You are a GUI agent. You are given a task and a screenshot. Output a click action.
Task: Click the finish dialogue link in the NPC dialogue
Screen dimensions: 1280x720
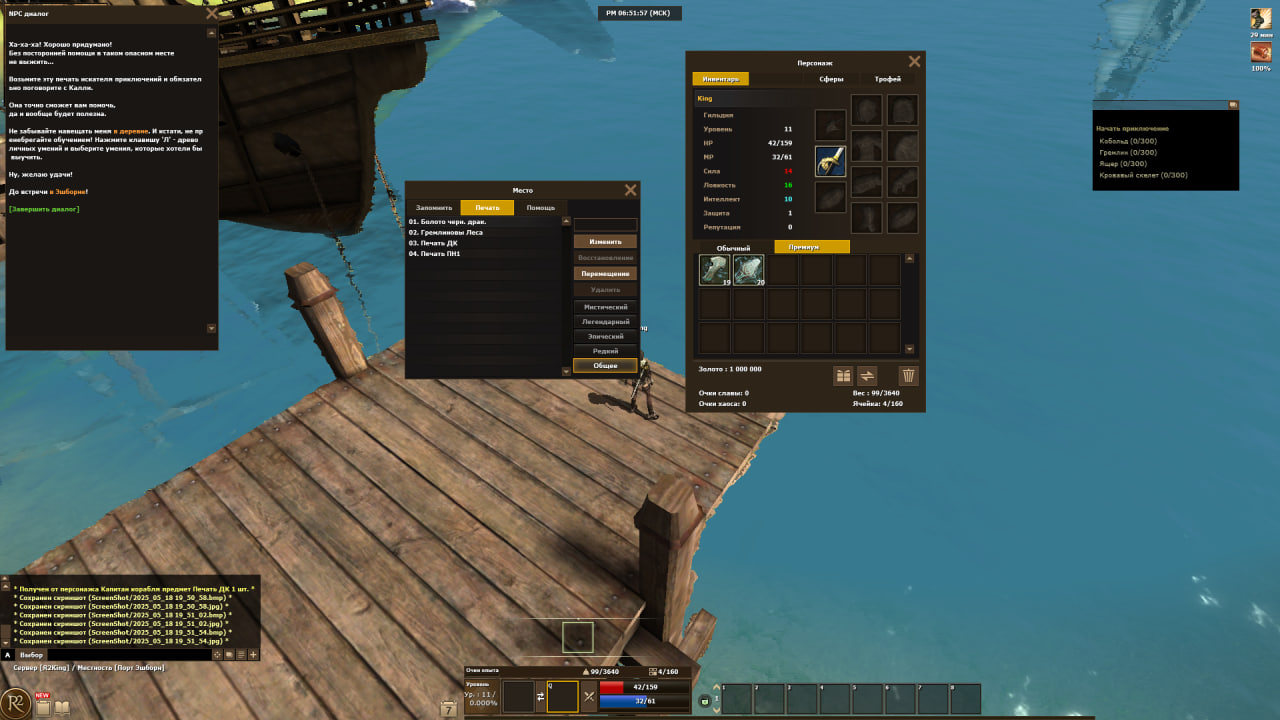click(x=44, y=209)
